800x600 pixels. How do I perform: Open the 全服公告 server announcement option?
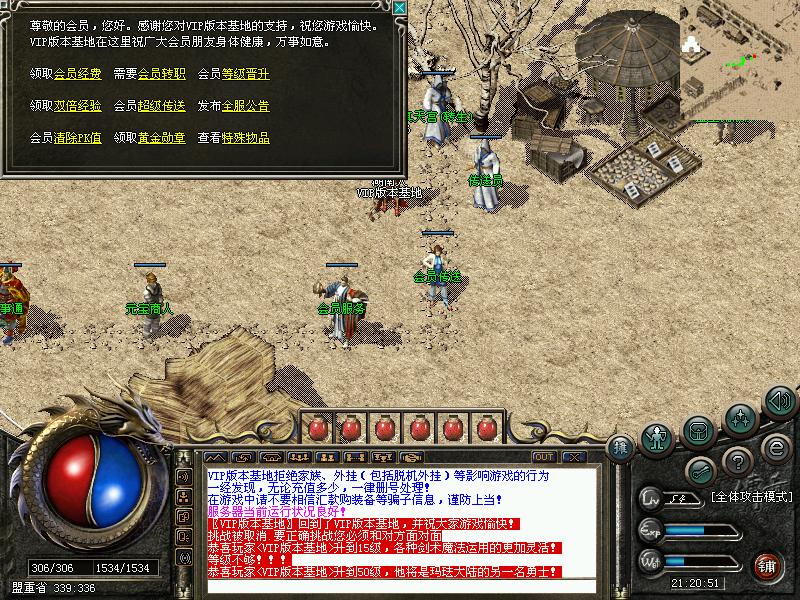pyautogui.click(x=245, y=106)
